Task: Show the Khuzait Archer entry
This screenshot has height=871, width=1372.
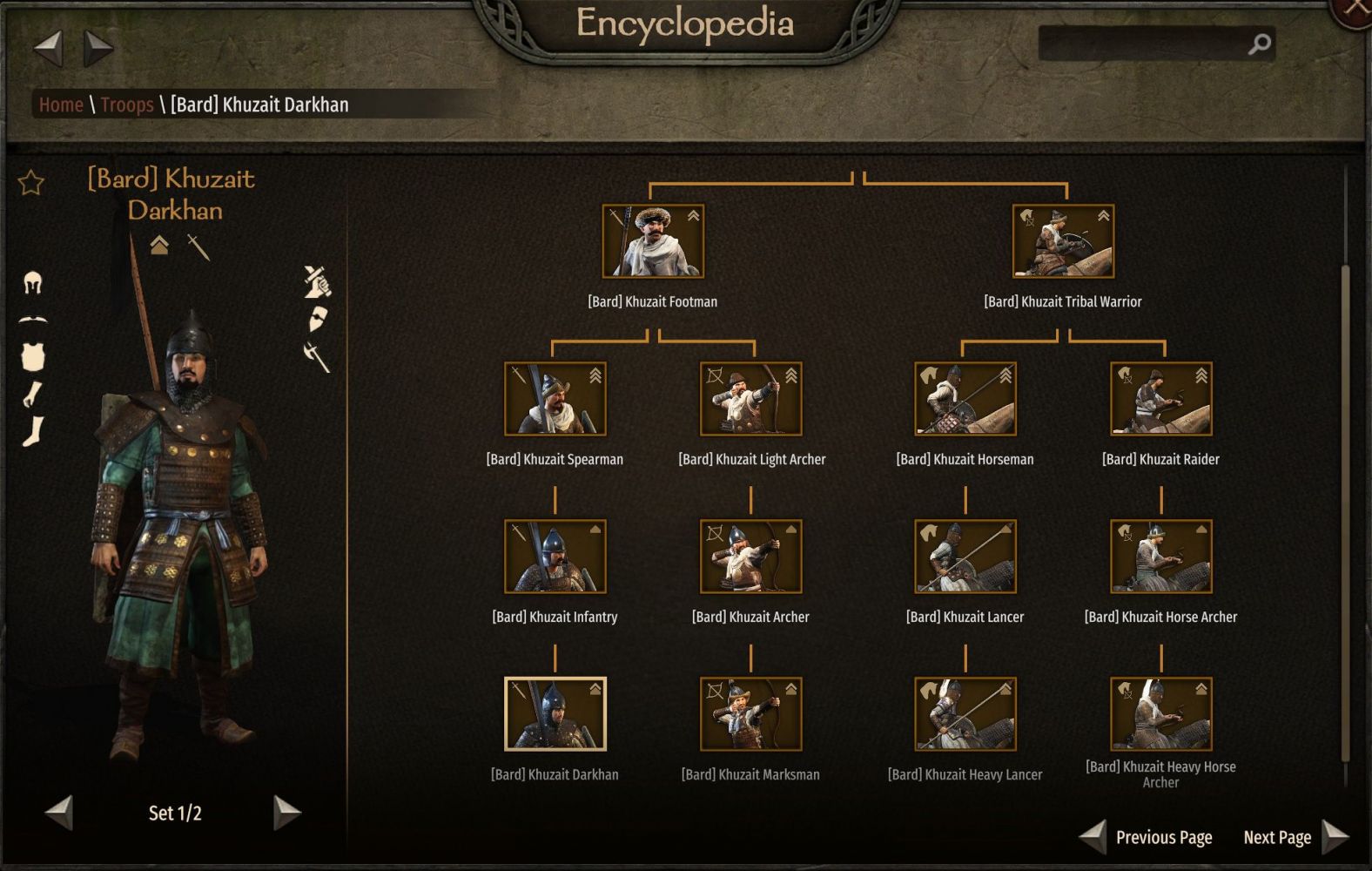Action: tap(750, 557)
